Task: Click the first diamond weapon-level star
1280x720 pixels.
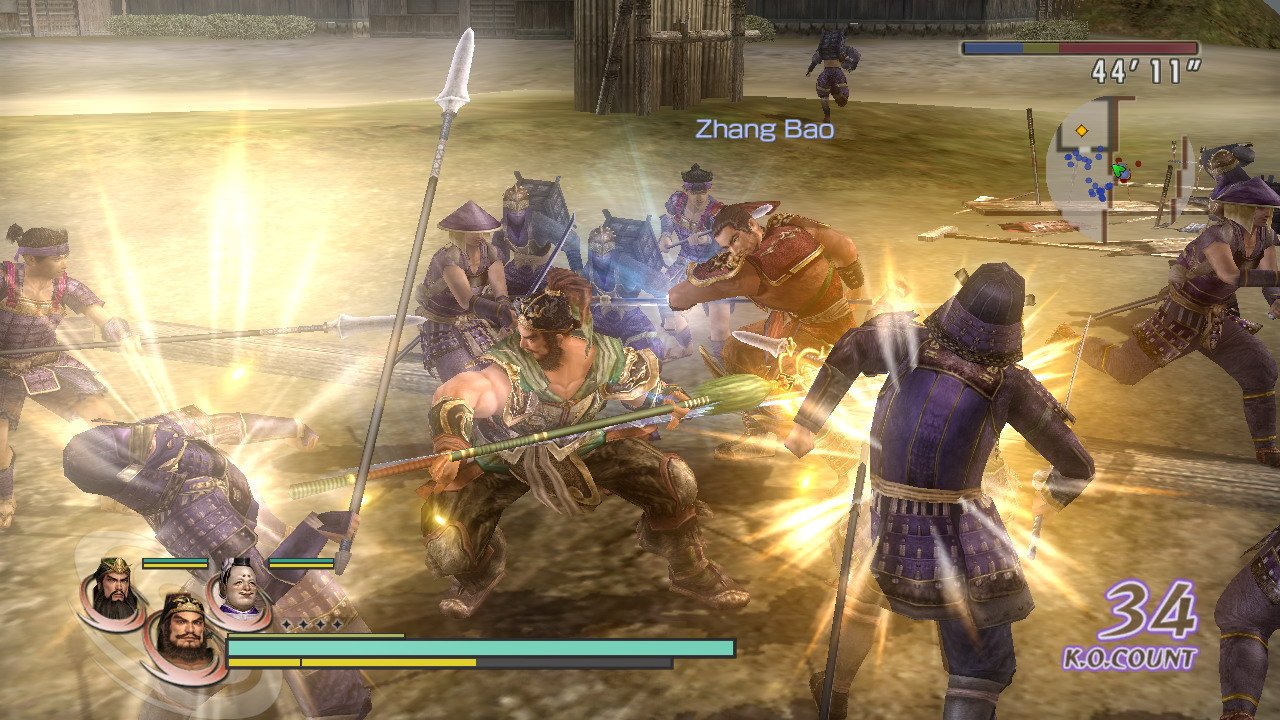Action: pyautogui.click(x=286, y=625)
